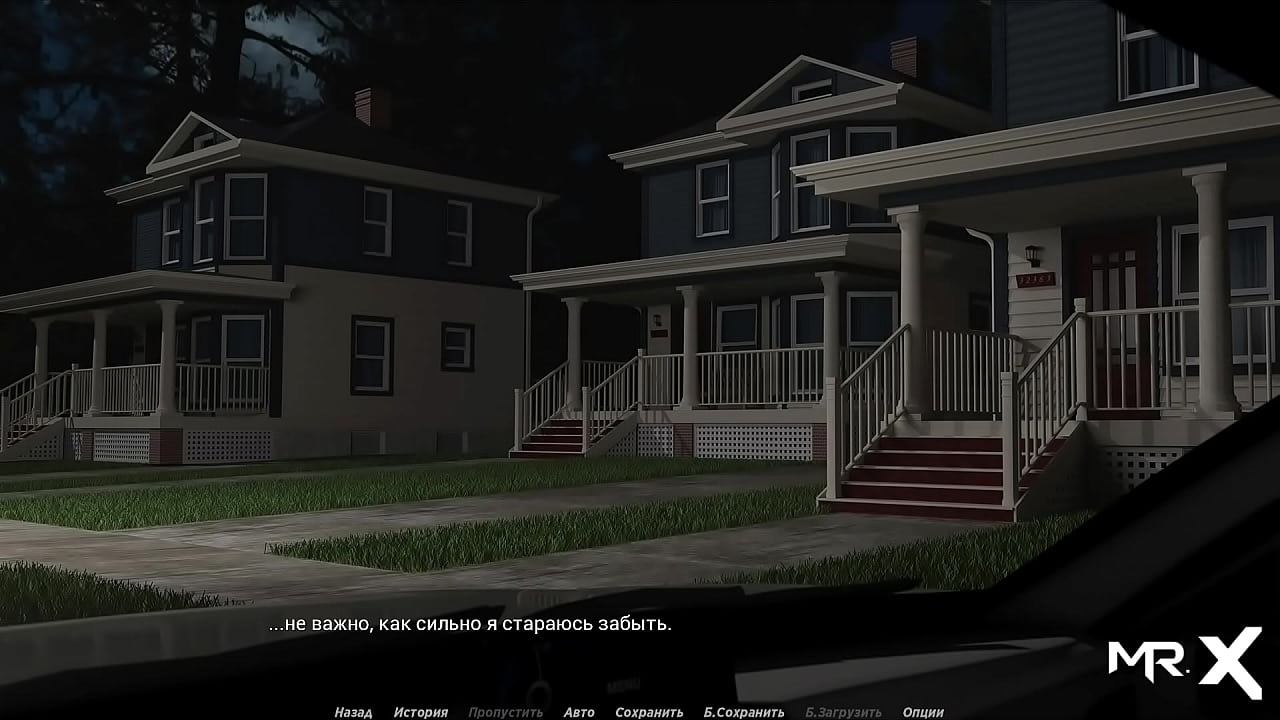Open the Опции settings menu
Image resolution: width=1280 pixels, height=720 pixels.
pyautogui.click(x=923, y=712)
